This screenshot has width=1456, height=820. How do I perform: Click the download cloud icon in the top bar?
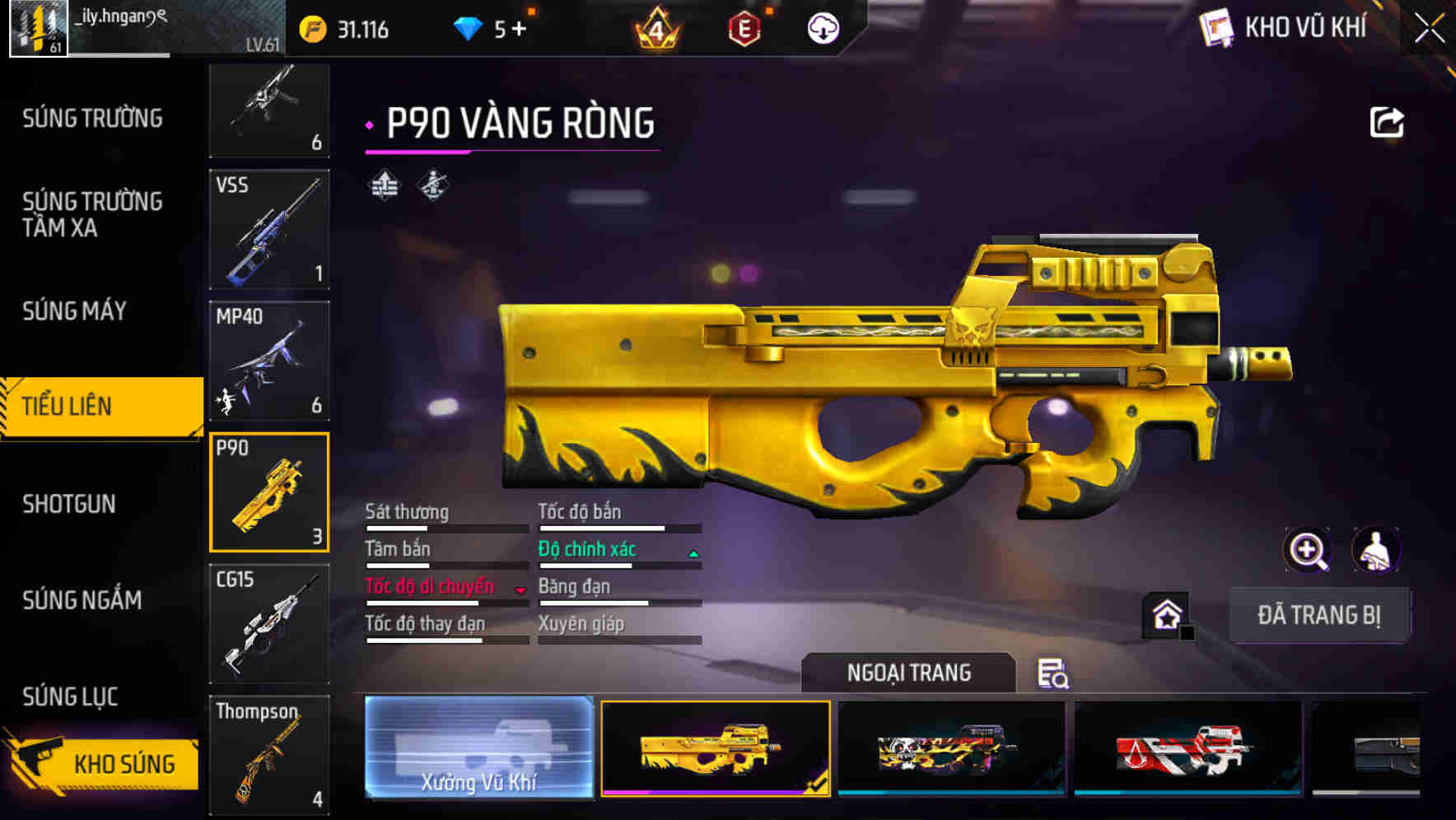tap(820, 27)
